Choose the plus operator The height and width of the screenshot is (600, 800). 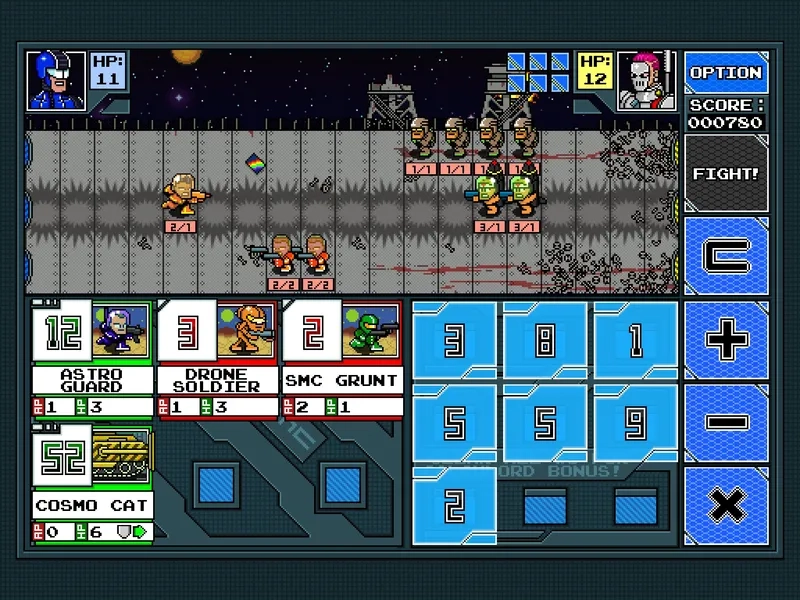(x=726, y=340)
